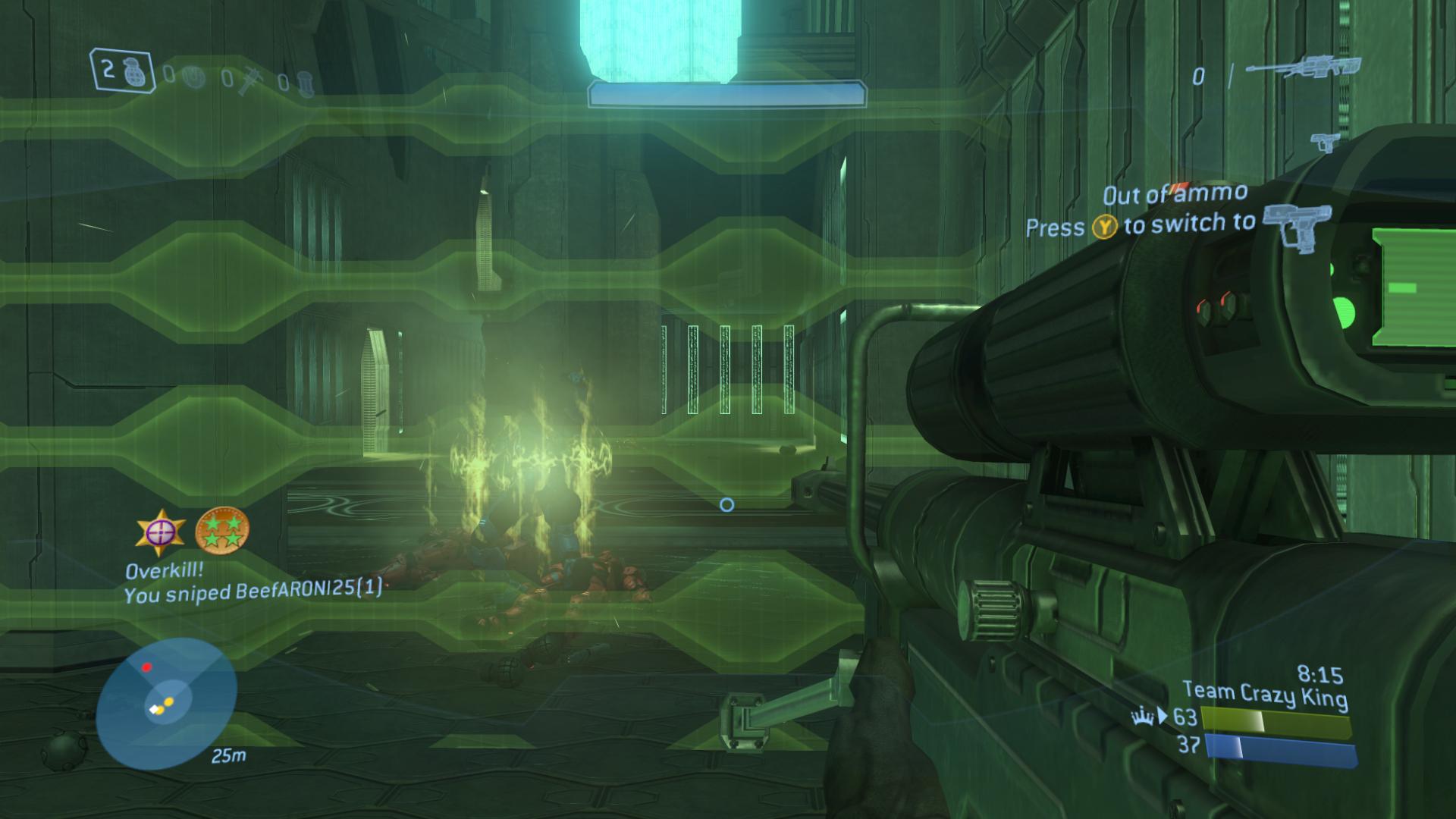Click the motion tracker radar
The height and width of the screenshot is (819, 1456).
tap(167, 702)
